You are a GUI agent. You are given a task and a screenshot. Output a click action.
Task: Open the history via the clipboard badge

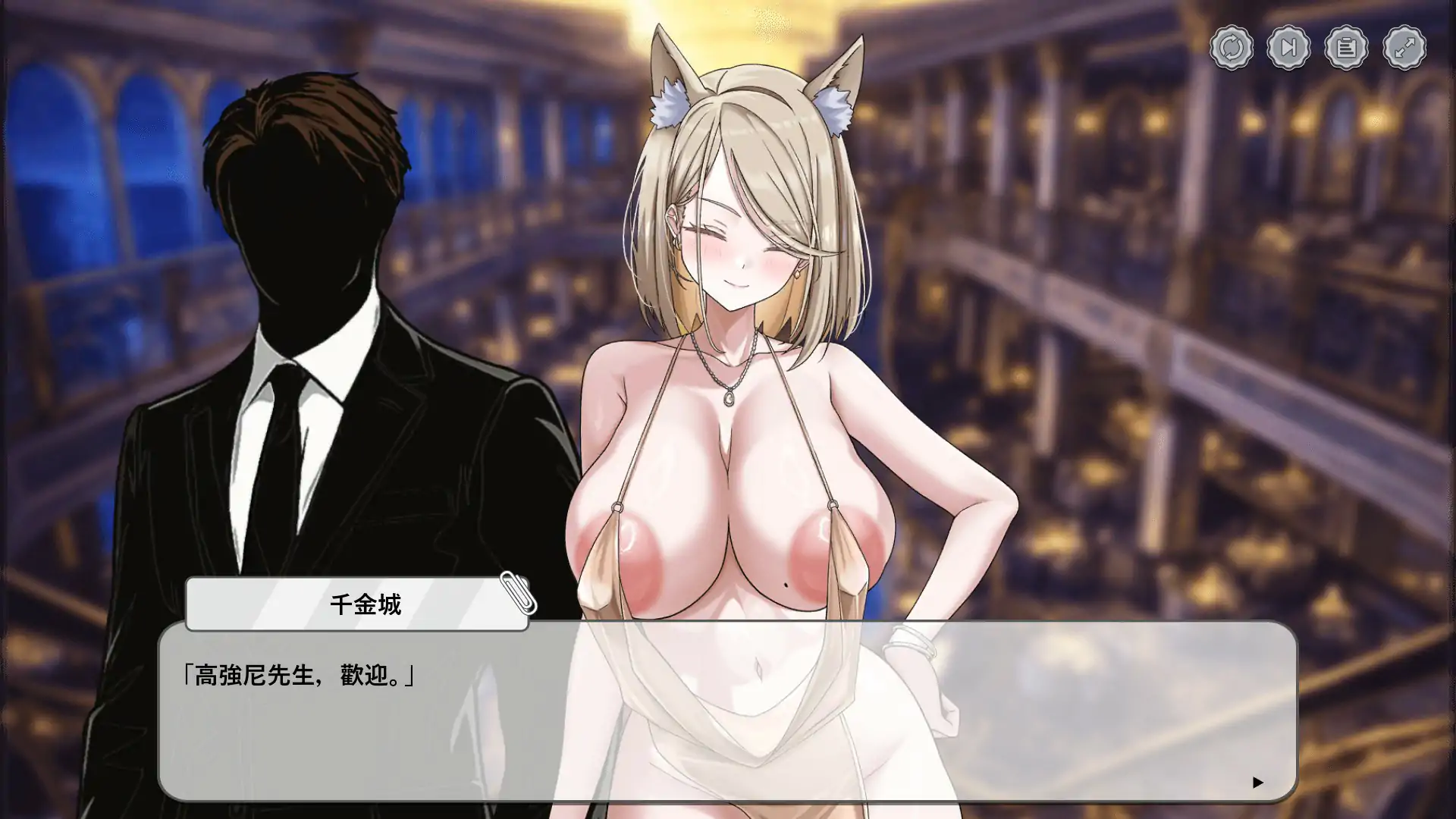(x=1347, y=47)
